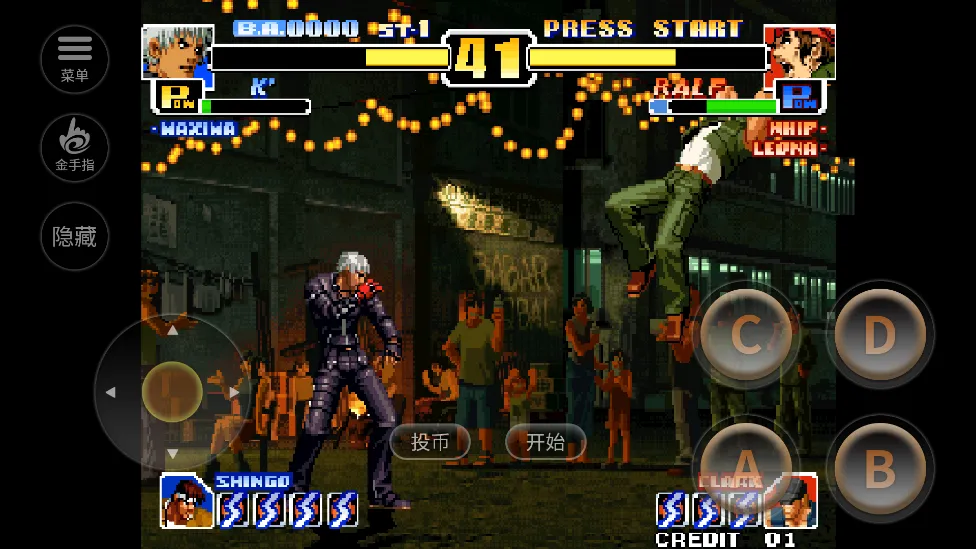The height and width of the screenshot is (549, 976).
Task: Tap the C attack button
Action: (747, 335)
